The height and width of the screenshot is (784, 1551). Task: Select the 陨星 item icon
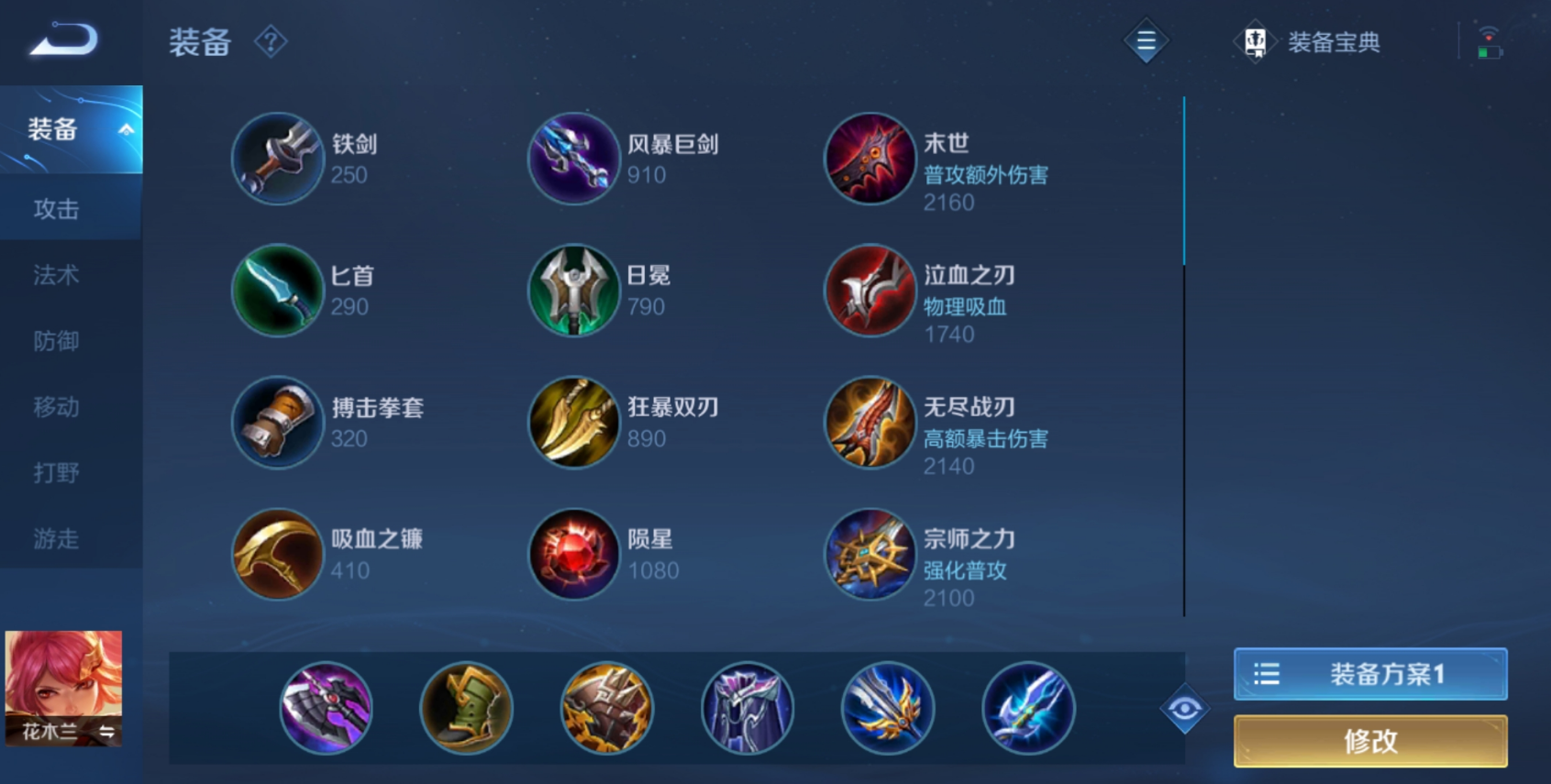573,555
